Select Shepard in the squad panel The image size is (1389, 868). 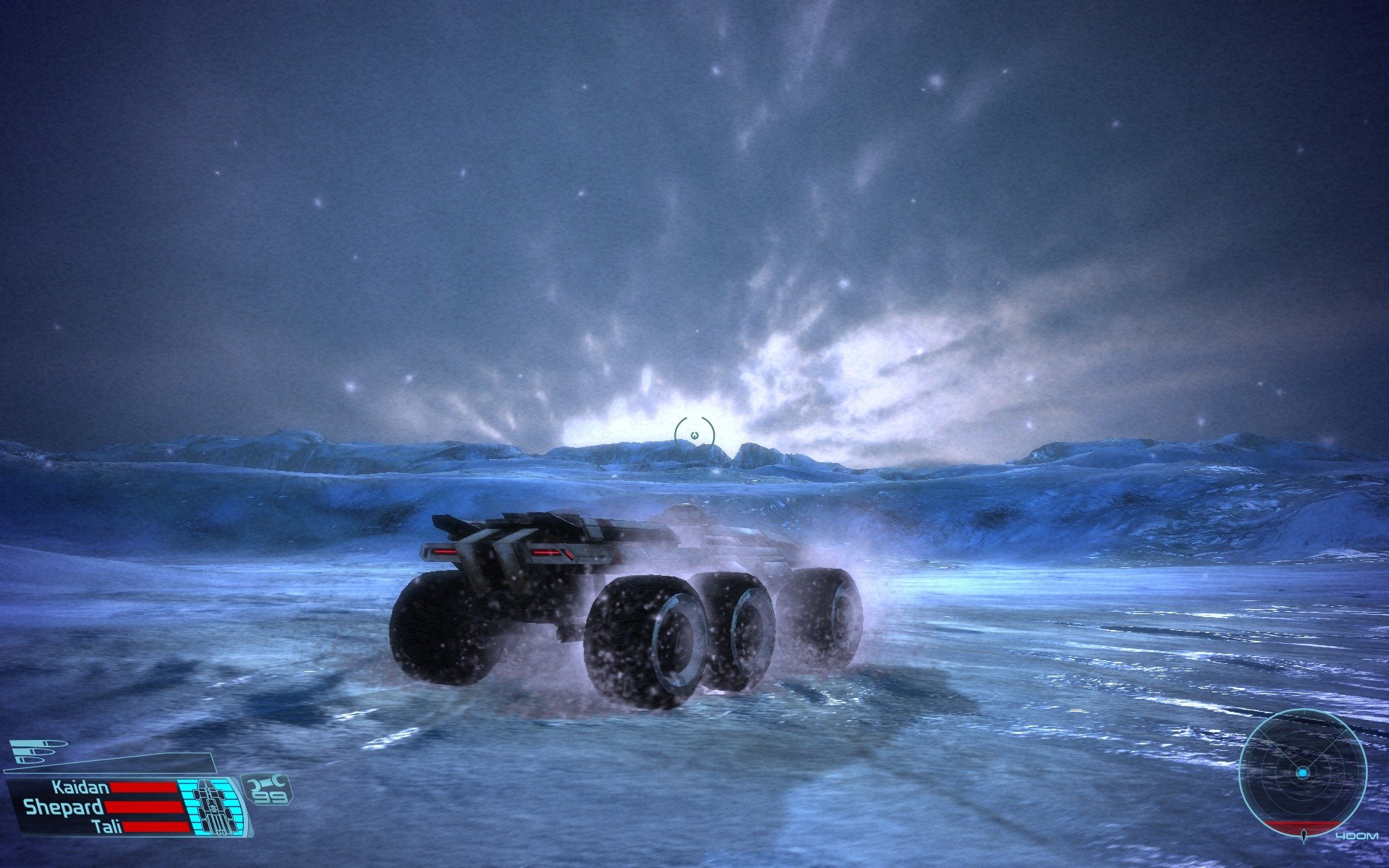click(x=64, y=807)
